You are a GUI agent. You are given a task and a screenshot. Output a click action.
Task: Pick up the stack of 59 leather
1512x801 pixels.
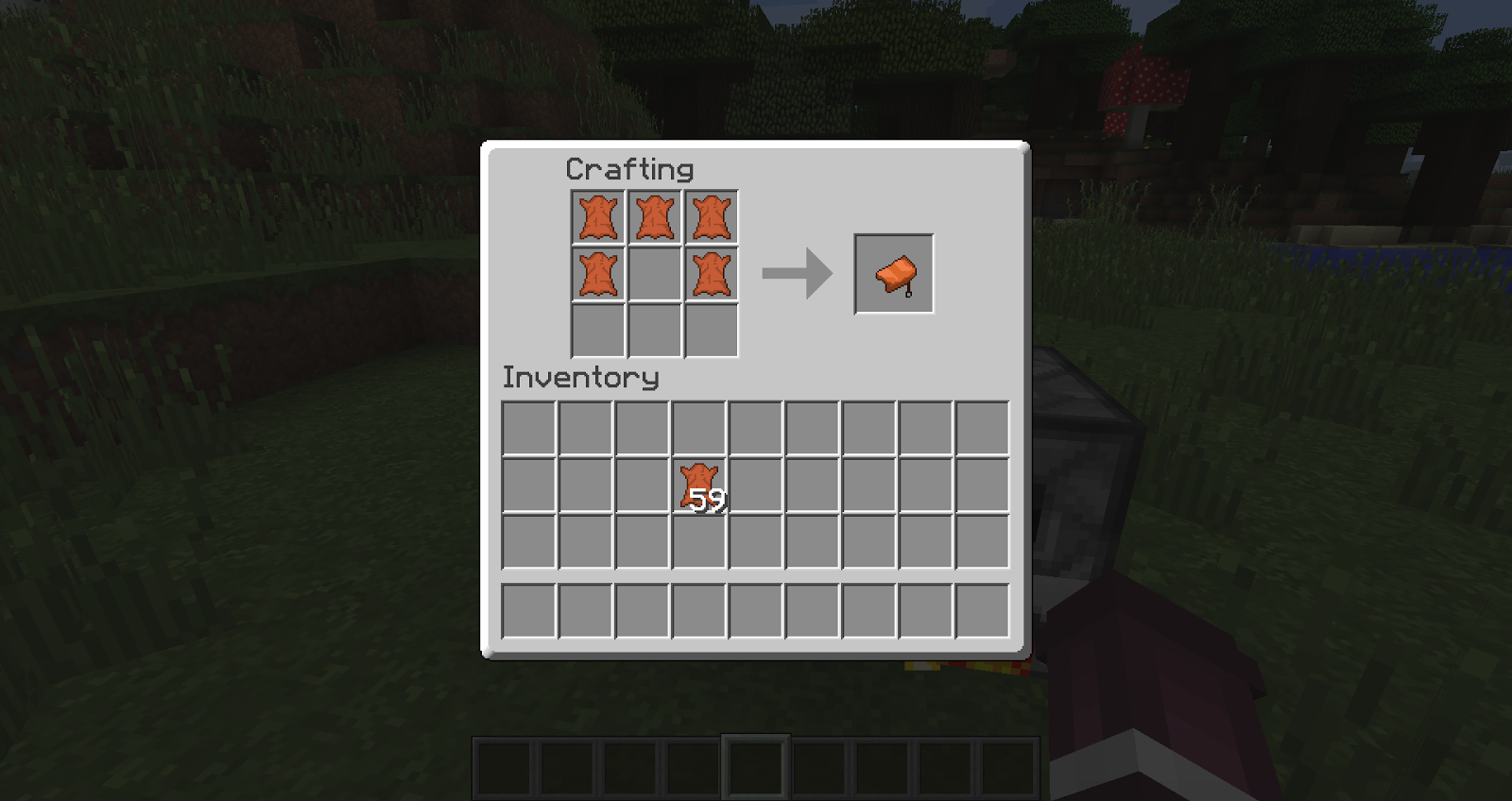pos(699,484)
